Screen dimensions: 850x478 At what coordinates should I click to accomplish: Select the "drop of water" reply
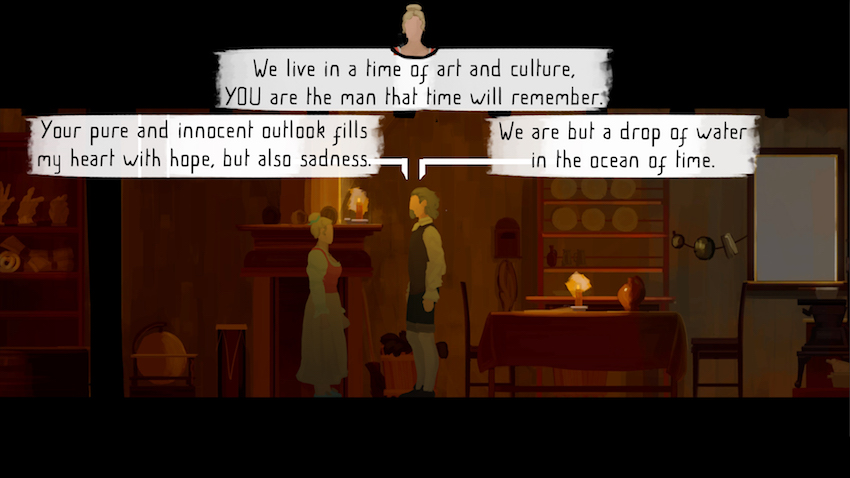coord(622,145)
